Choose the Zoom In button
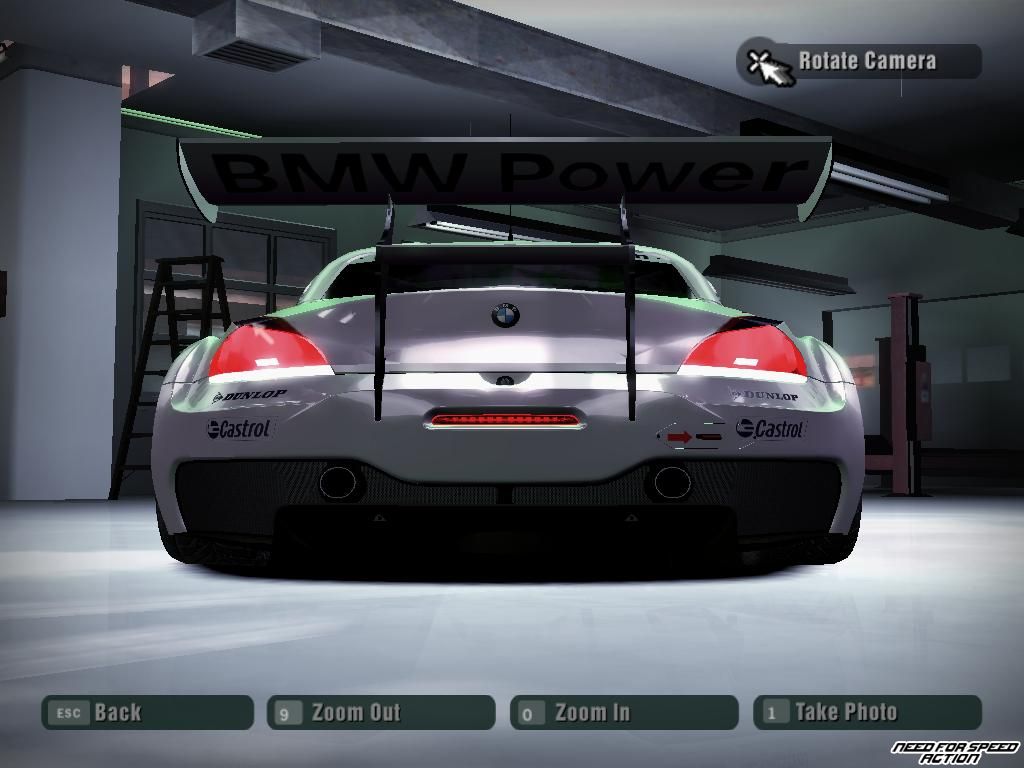Viewport: 1024px width, 768px height. [x=624, y=712]
